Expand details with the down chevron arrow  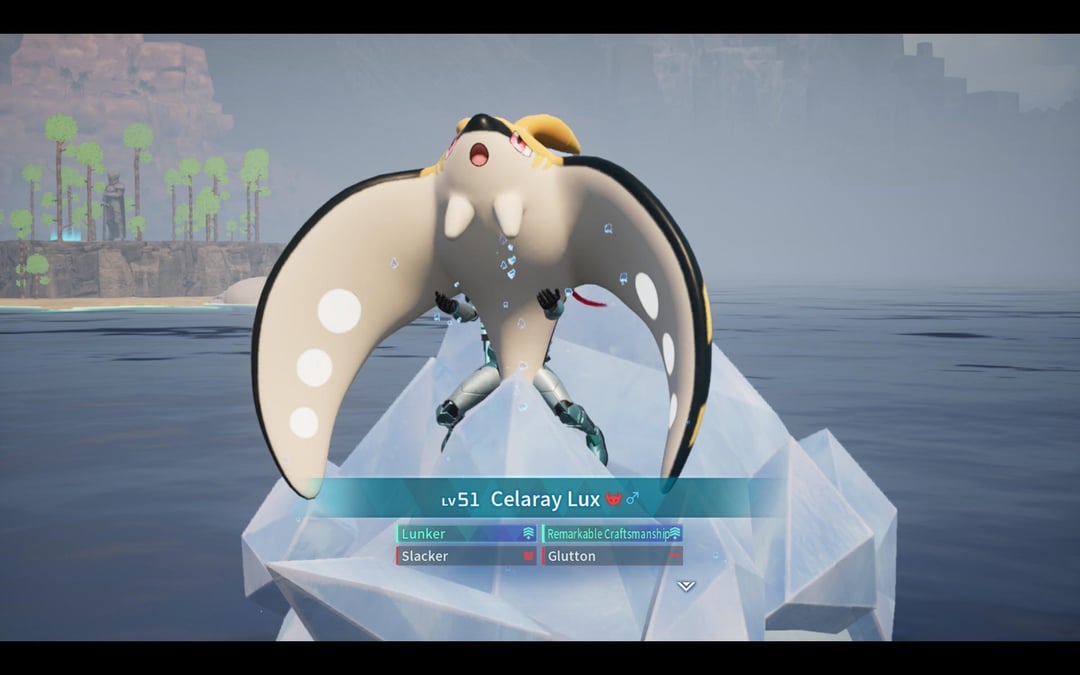pyautogui.click(x=686, y=586)
